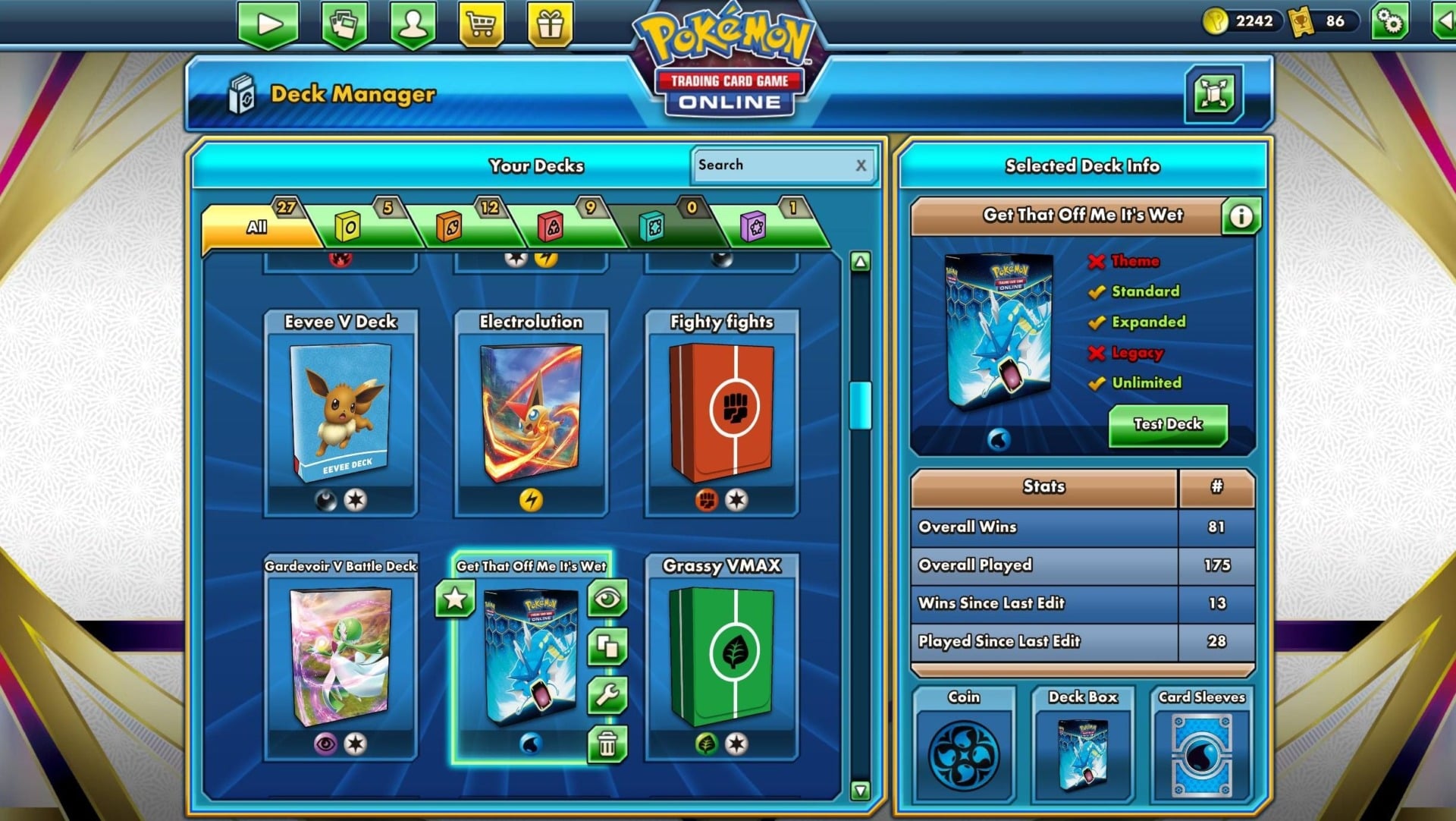This screenshot has height=821, width=1456.
Task: Expand the Deck Manager with the fullscreen icon
Action: (1214, 94)
